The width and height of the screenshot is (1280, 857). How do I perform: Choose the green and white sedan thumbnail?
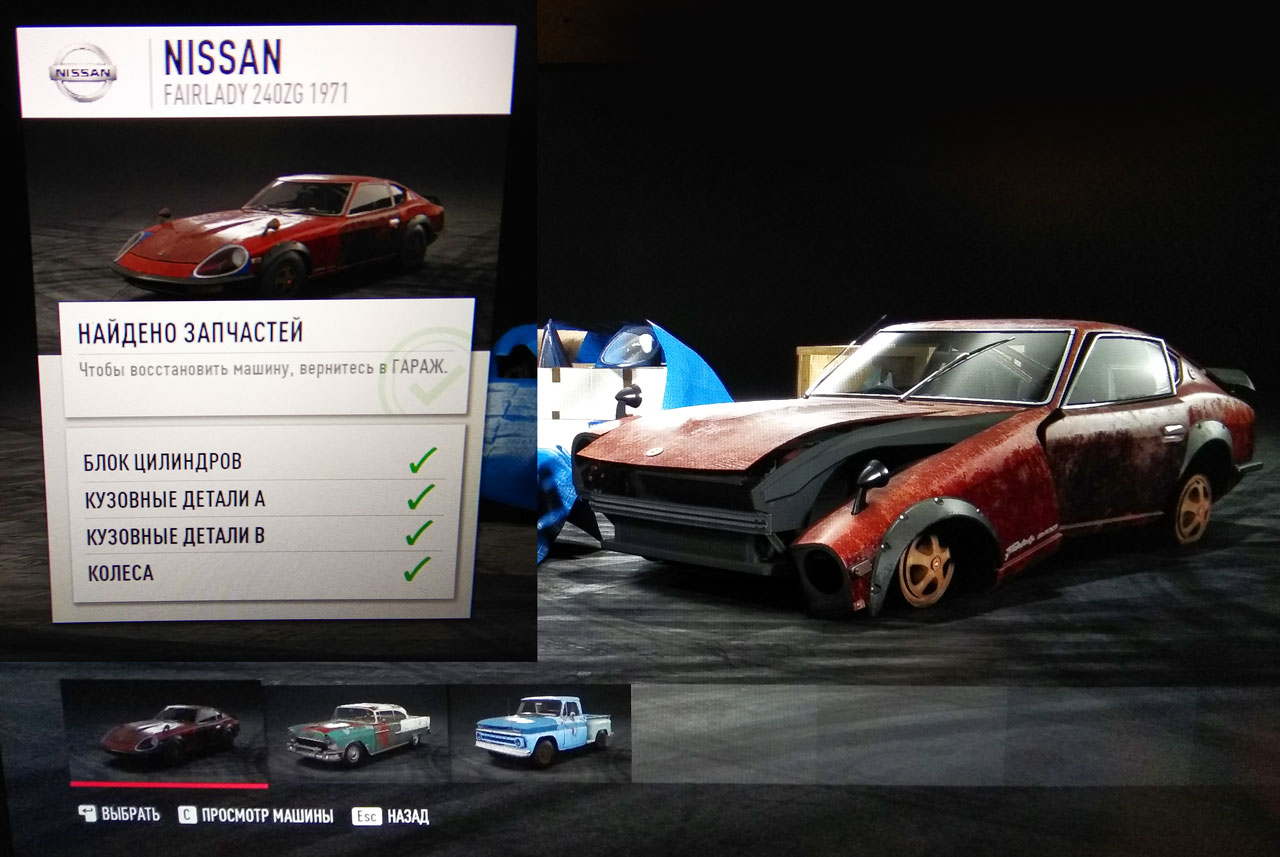(x=357, y=733)
